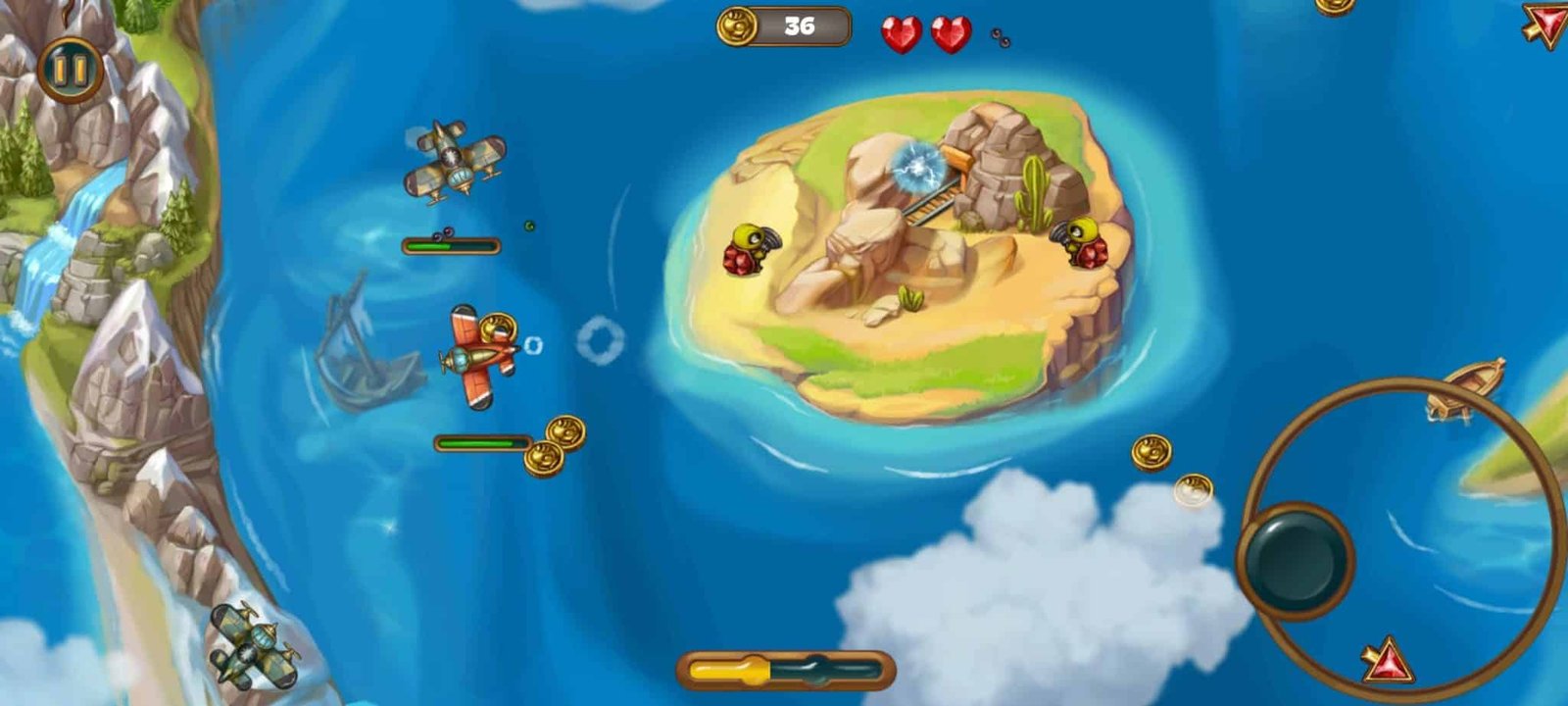
Task: Select the player's red biplane
Action: tap(482, 355)
